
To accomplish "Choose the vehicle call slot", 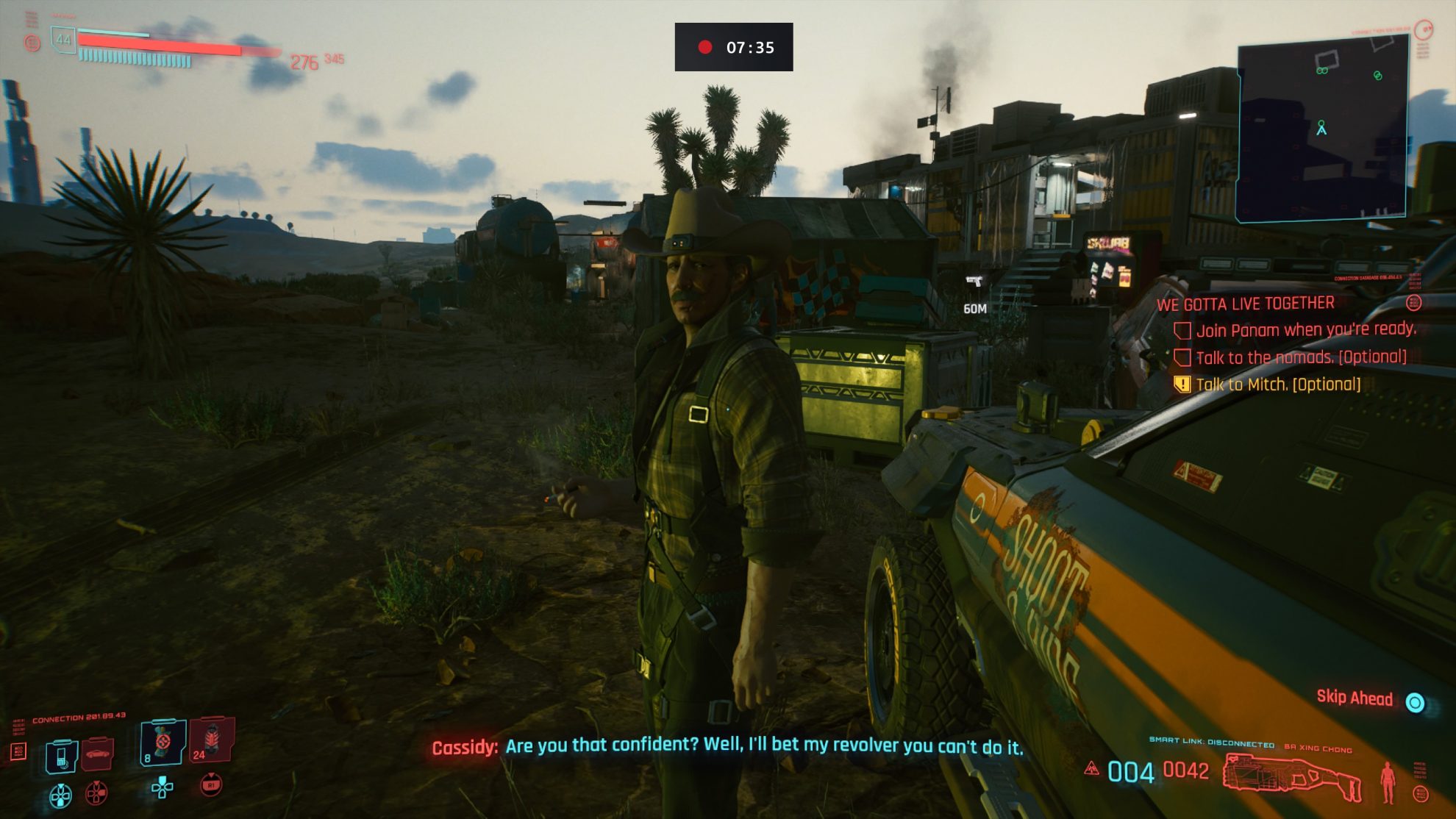I will pyautogui.click(x=98, y=754).
